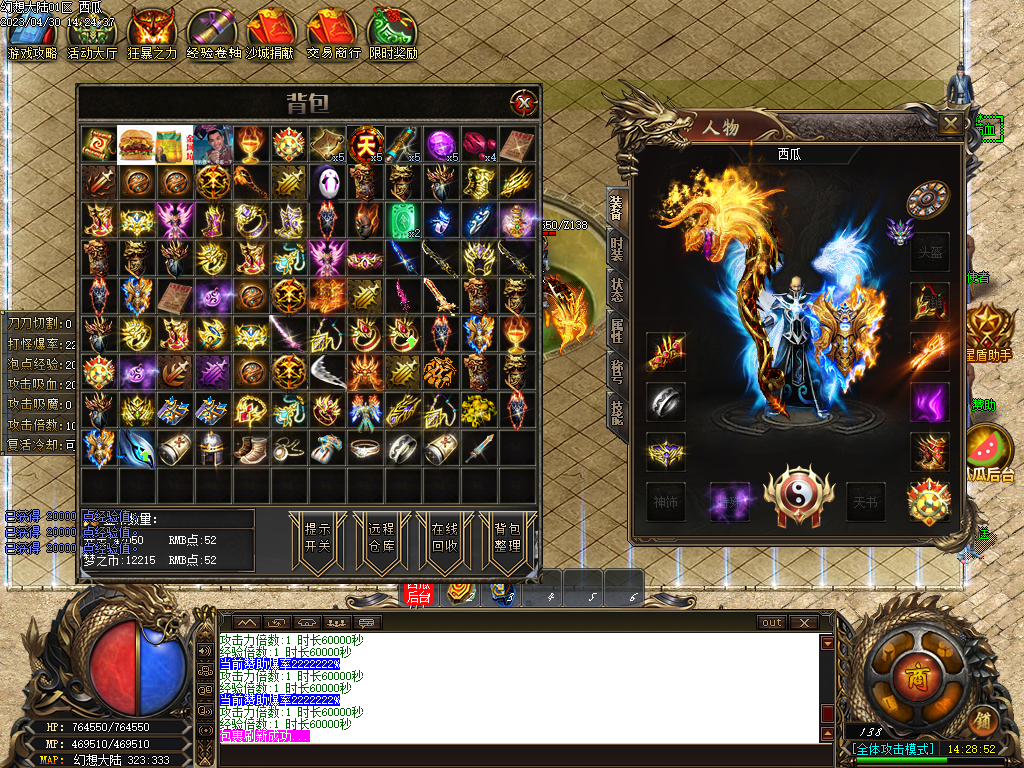This screenshot has width=1024, height=768.
Task: Click the chat window's out button
Action: point(772,622)
